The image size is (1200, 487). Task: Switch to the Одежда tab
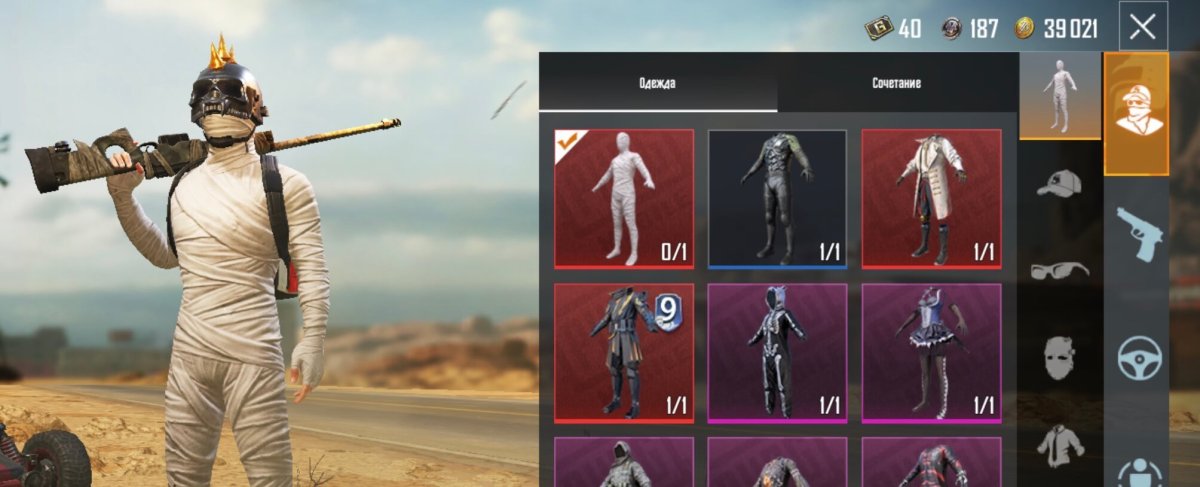click(657, 83)
